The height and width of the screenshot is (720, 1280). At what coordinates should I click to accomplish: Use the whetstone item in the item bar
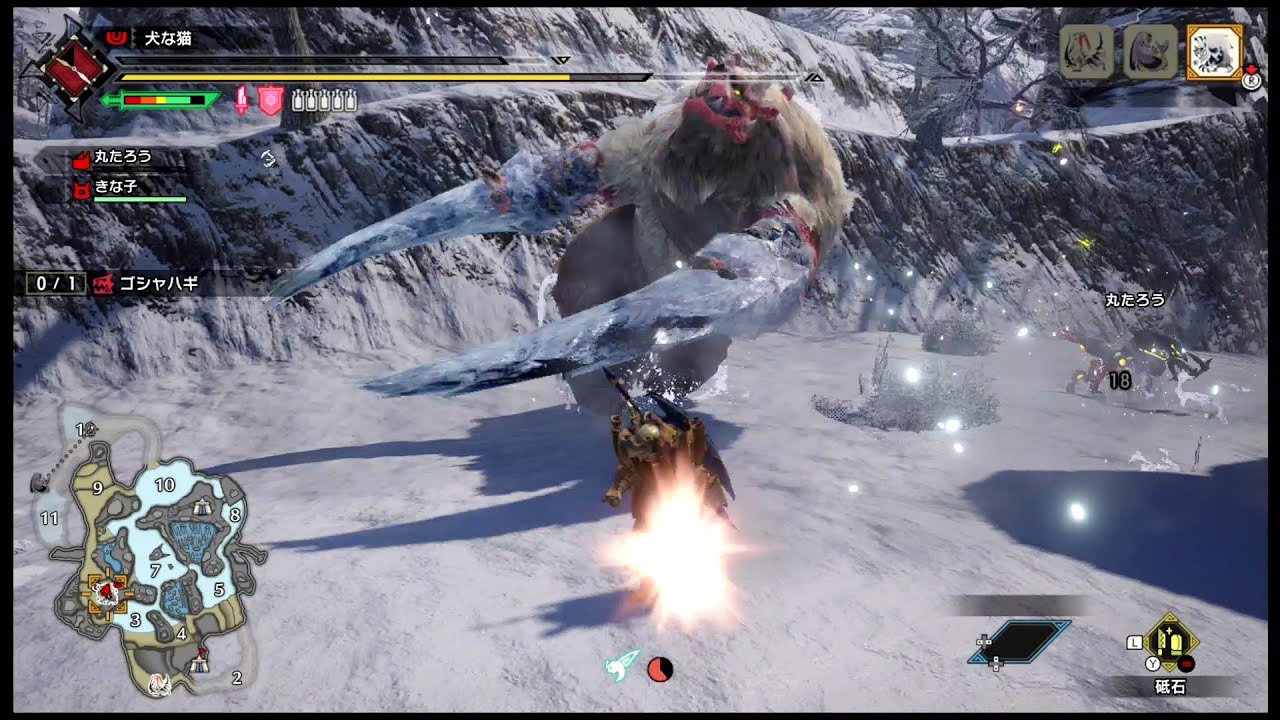1171,641
